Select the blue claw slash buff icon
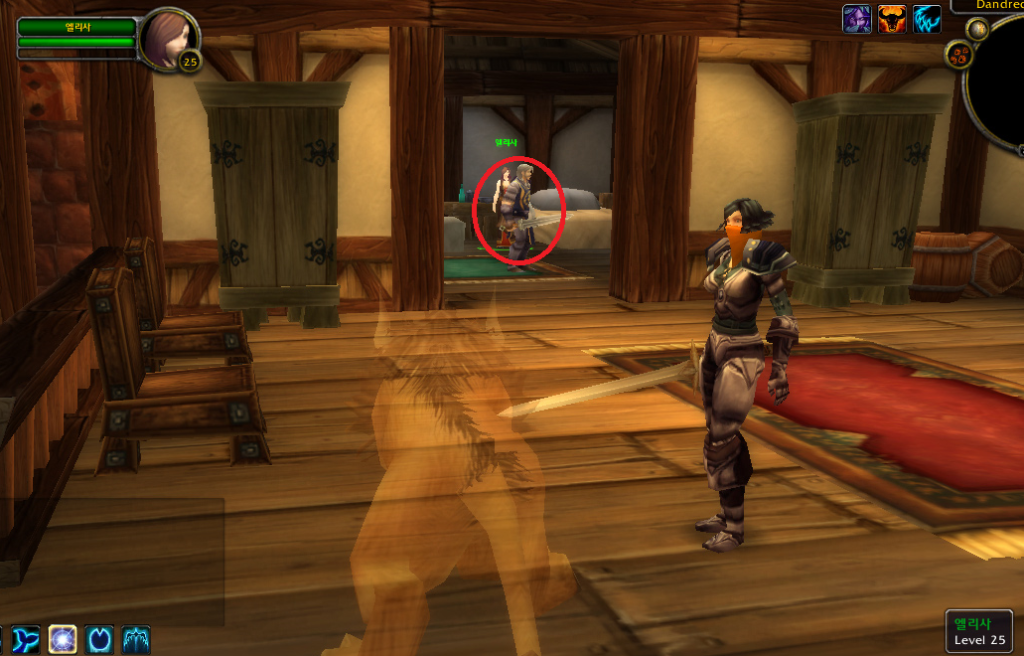Image resolution: width=1024 pixels, height=656 pixels. (x=927, y=19)
